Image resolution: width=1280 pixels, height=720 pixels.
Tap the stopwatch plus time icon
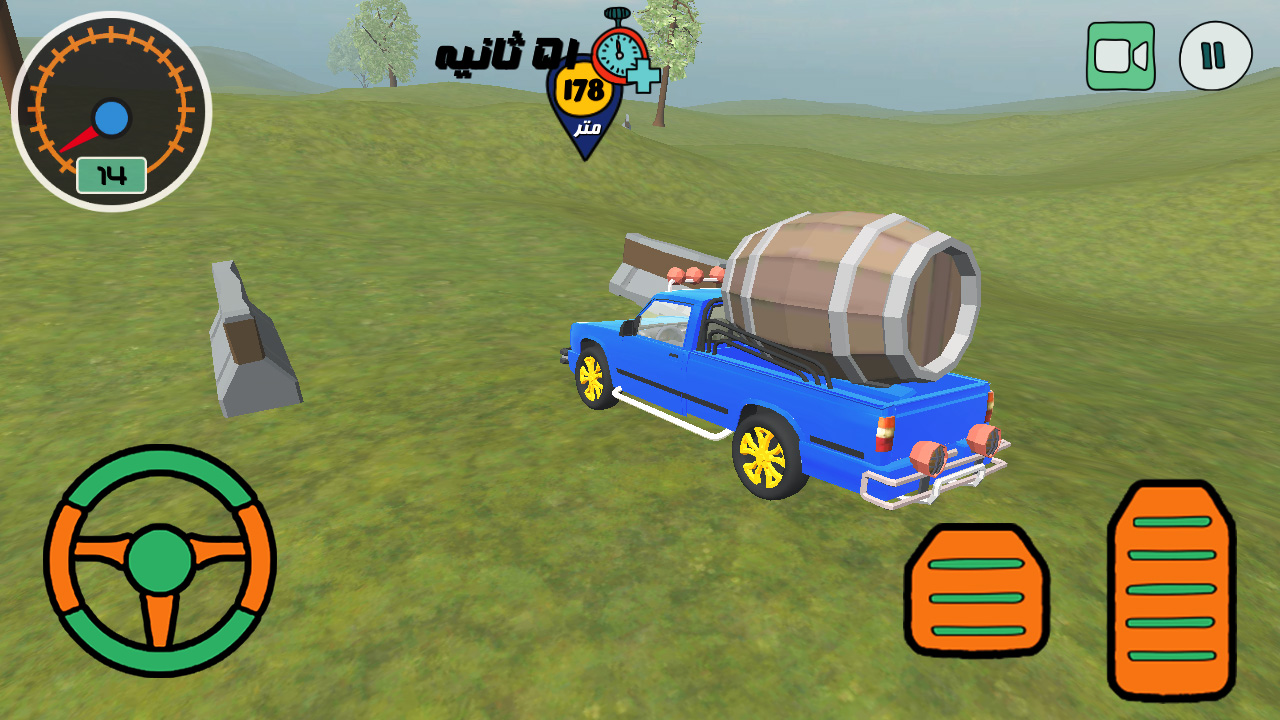625,52
